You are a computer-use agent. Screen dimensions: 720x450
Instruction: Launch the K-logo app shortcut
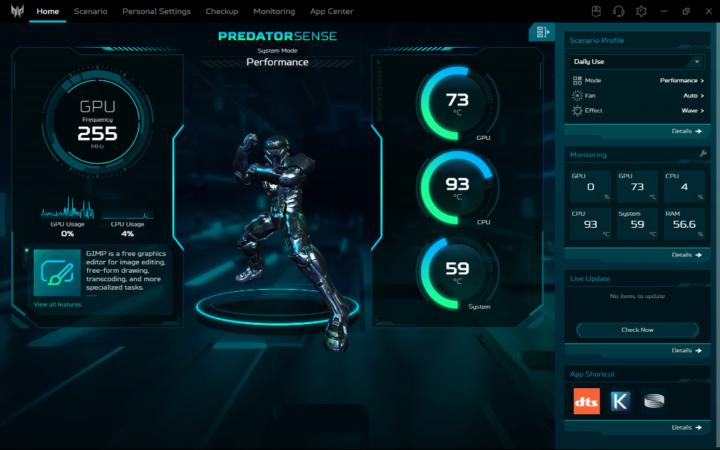[620, 401]
